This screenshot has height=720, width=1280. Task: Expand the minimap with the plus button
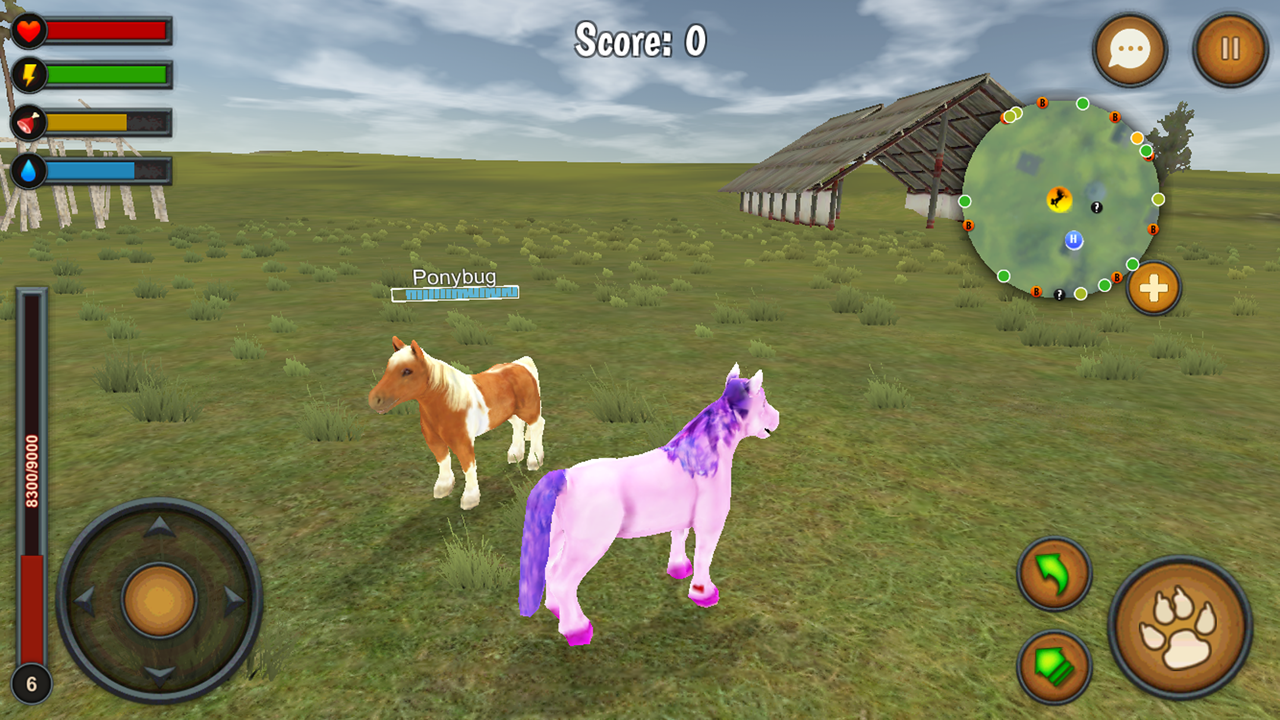pyautogui.click(x=1153, y=287)
